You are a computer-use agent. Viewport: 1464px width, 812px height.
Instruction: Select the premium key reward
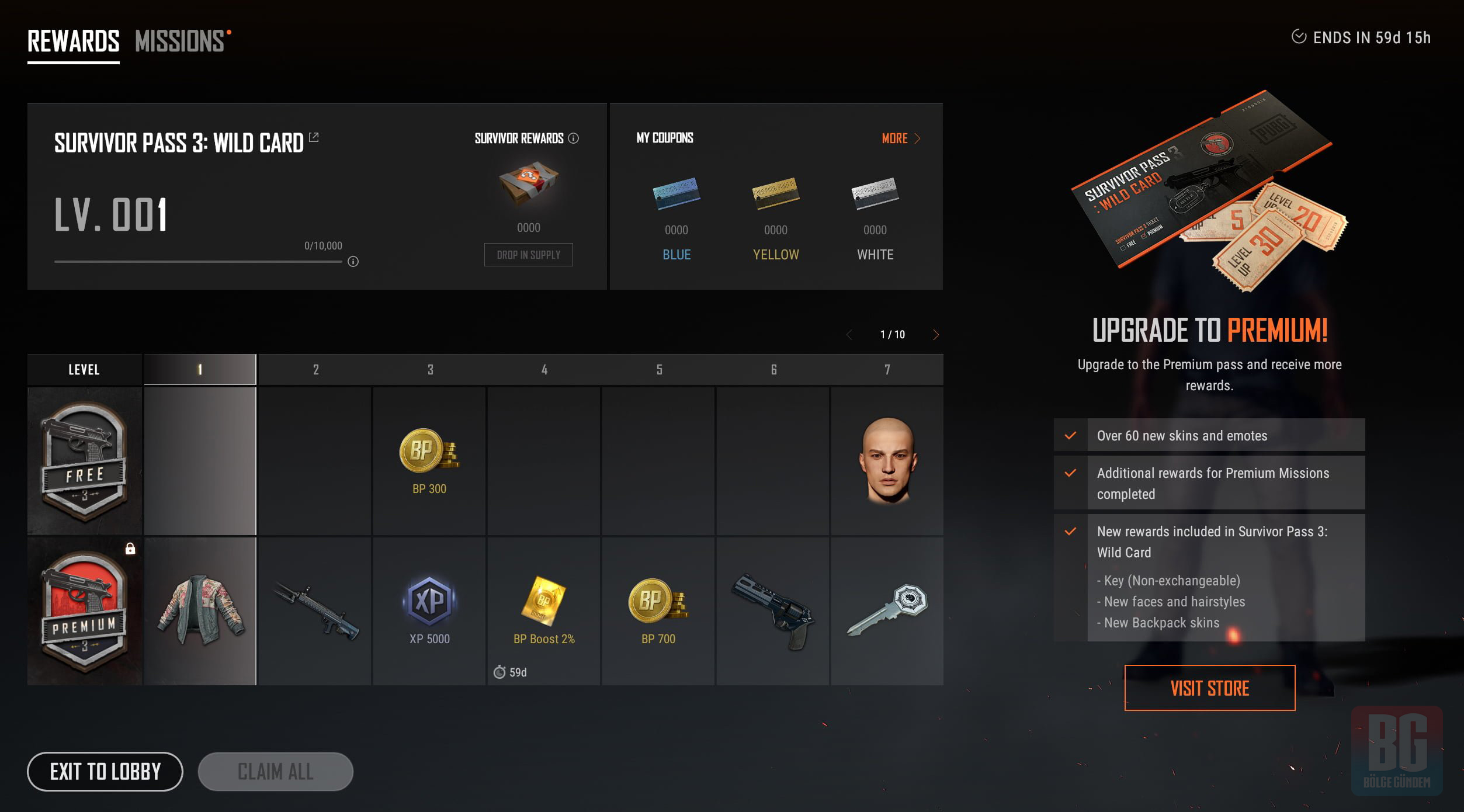(887, 611)
